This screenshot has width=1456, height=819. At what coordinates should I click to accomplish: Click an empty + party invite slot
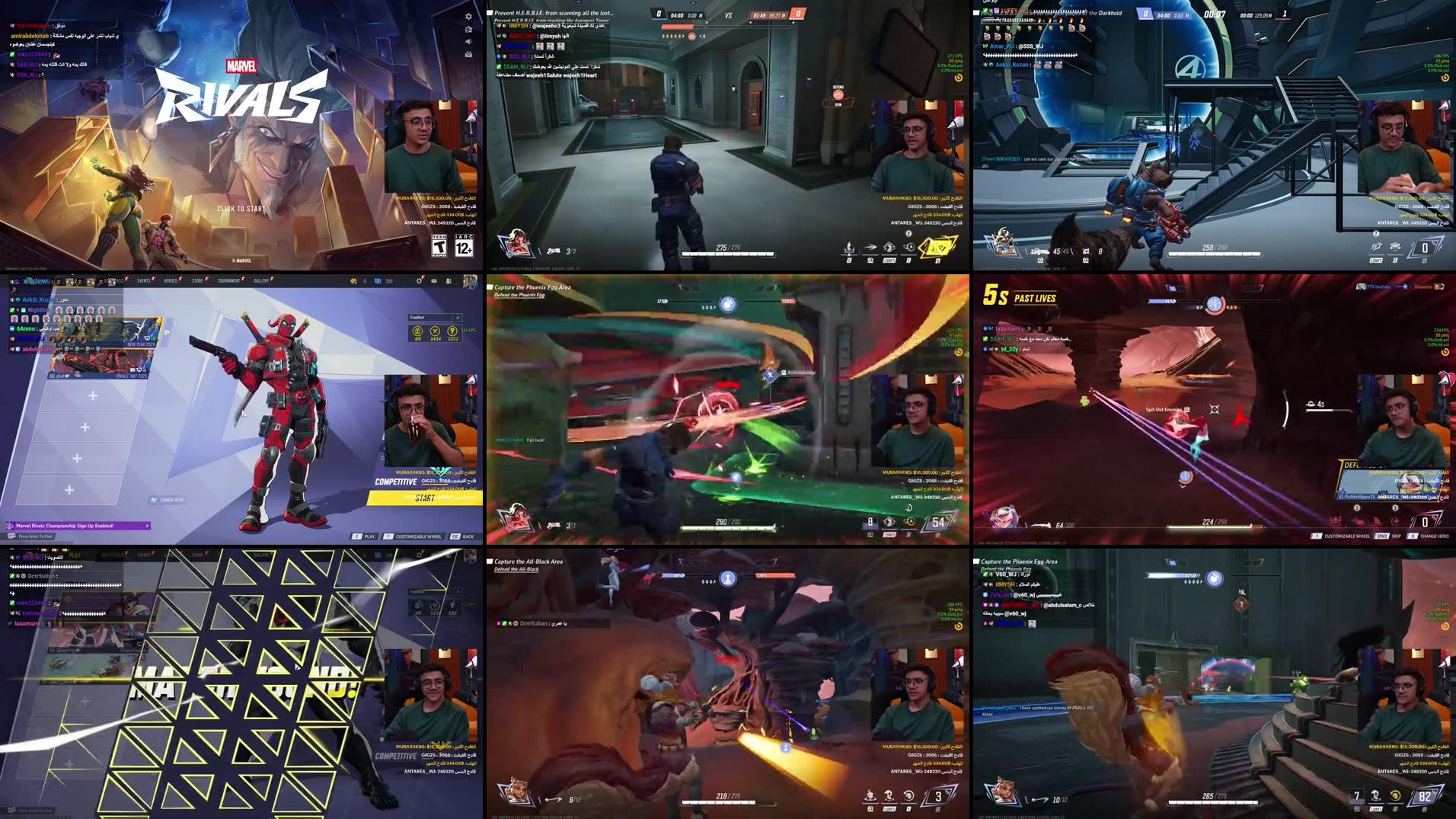click(x=92, y=395)
